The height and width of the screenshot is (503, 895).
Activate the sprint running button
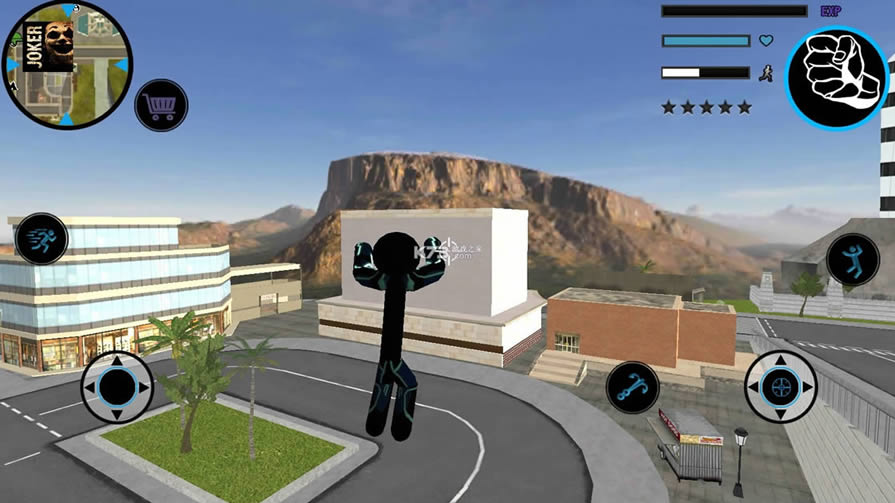(42, 238)
